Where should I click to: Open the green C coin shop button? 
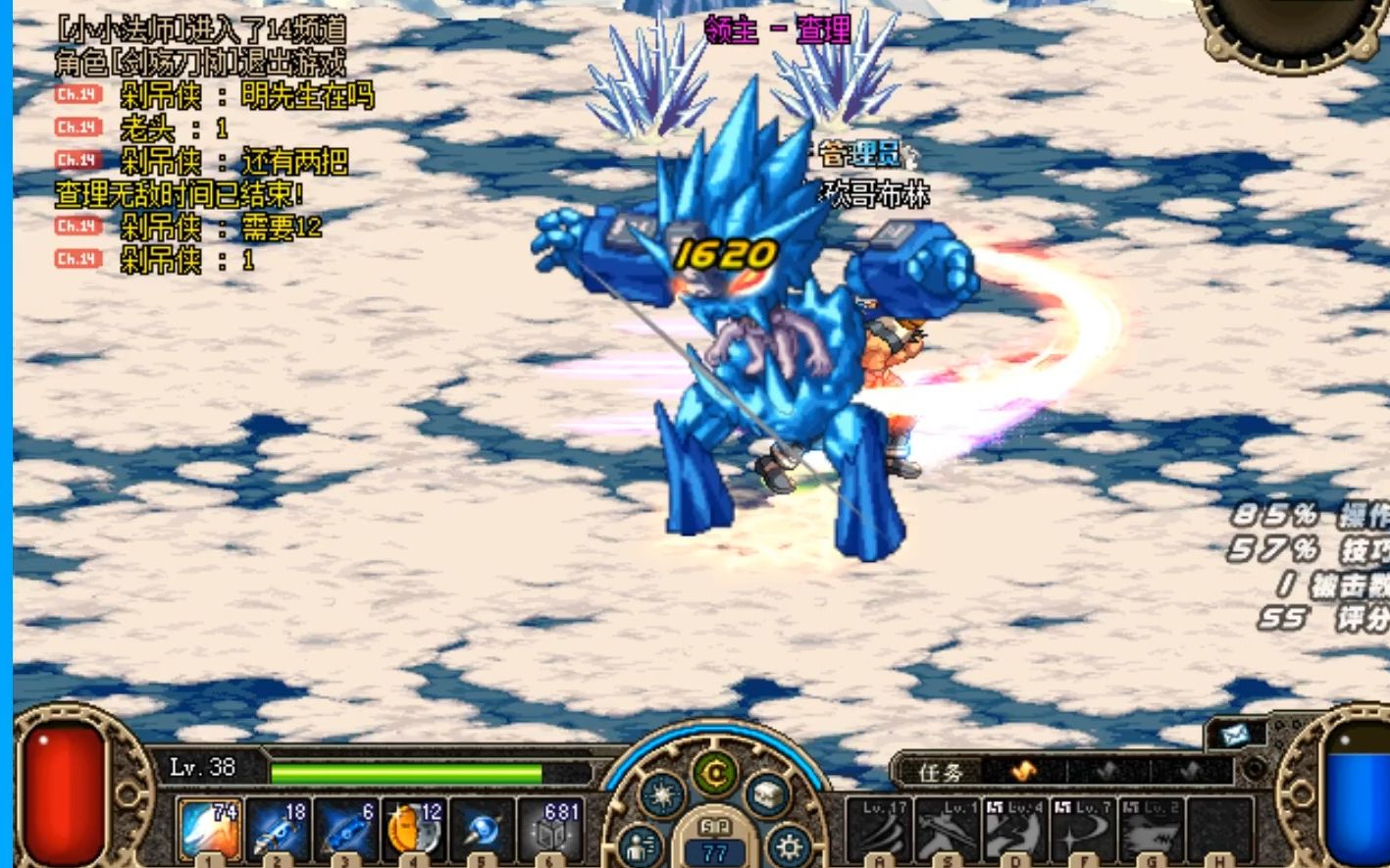(x=715, y=774)
